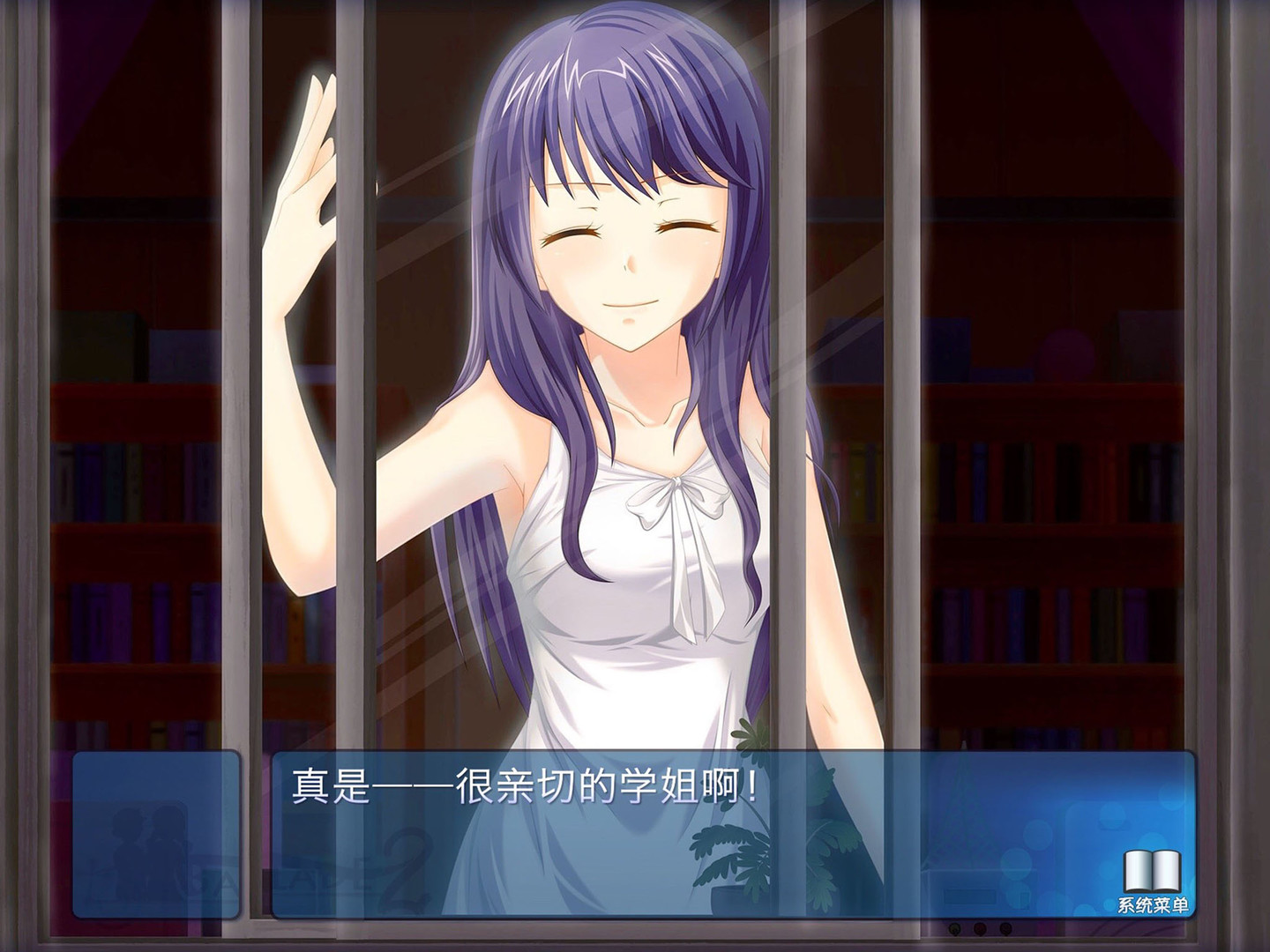The height and width of the screenshot is (952, 1270).
Task: Click the third dot below the dialogue box
Action: 1005,928
